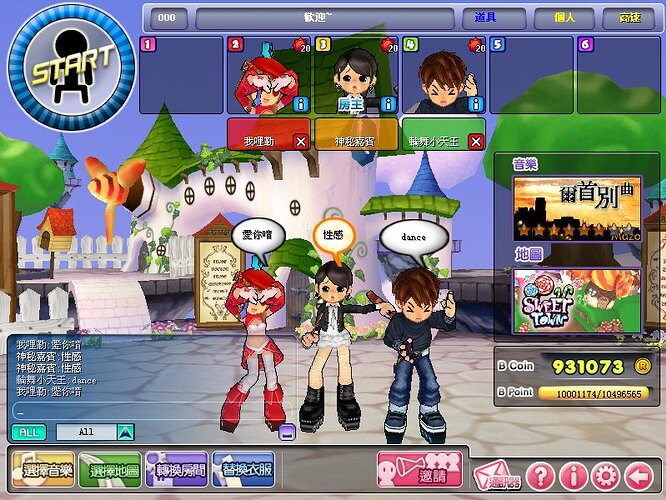The image size is (666, 500).
Task: Switch to the 道具 items tab
Action: click(x=486, y=18)
